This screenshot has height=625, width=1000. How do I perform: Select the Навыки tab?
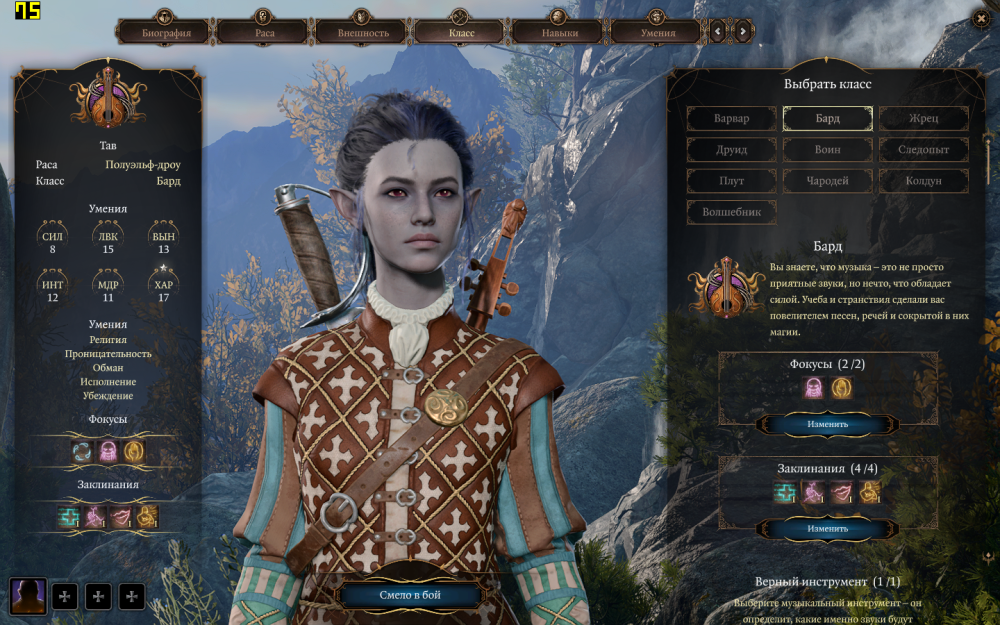click(559, 33)
